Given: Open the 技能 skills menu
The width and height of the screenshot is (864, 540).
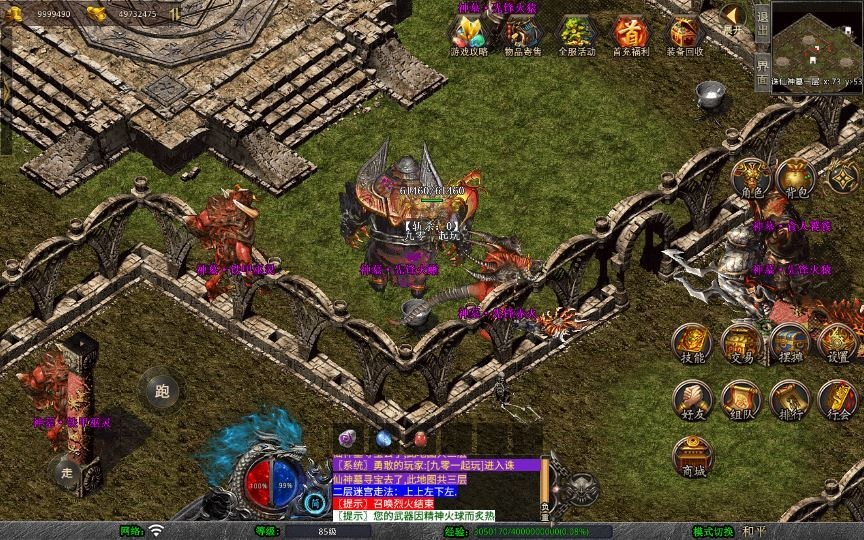Looking at the screenshot, I should [x=692, y=343].
